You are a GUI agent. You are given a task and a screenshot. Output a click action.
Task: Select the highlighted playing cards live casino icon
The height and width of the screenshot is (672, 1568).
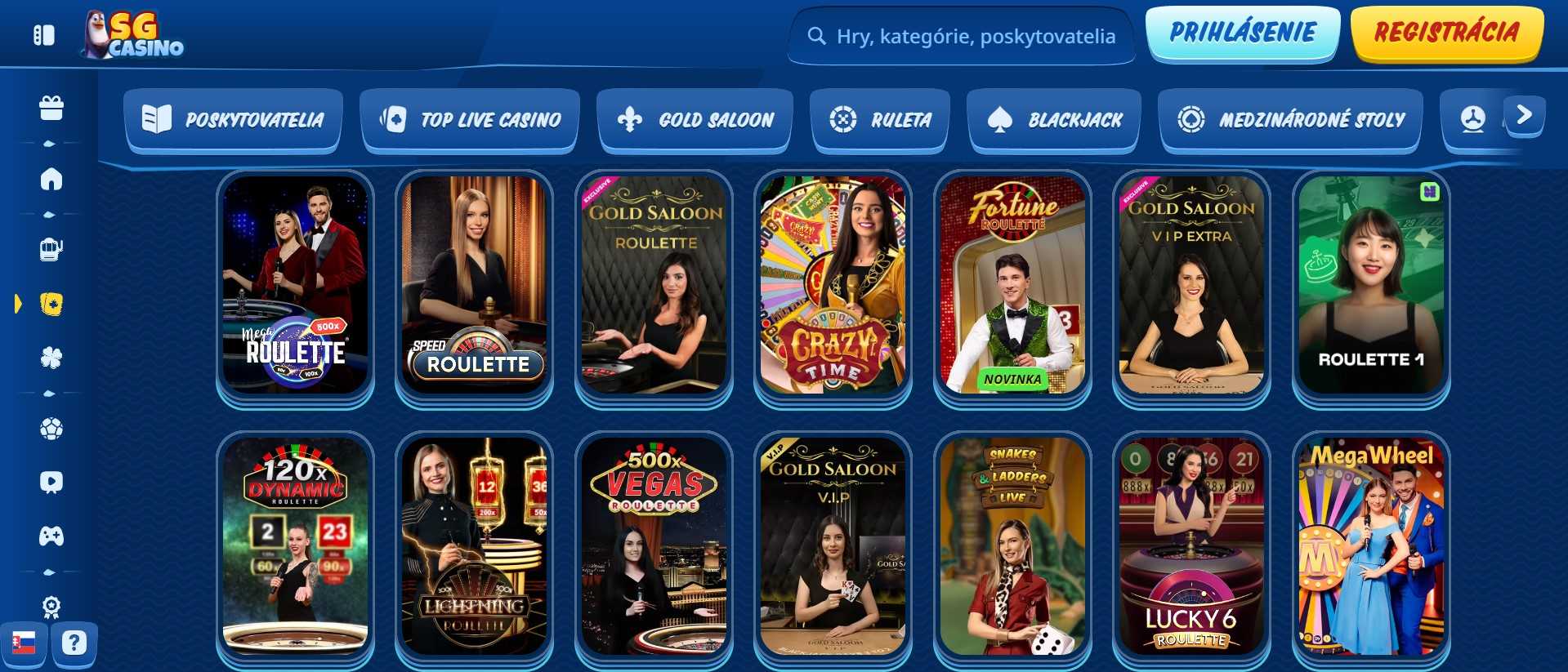pyautogui.click(x=52, y=304)
